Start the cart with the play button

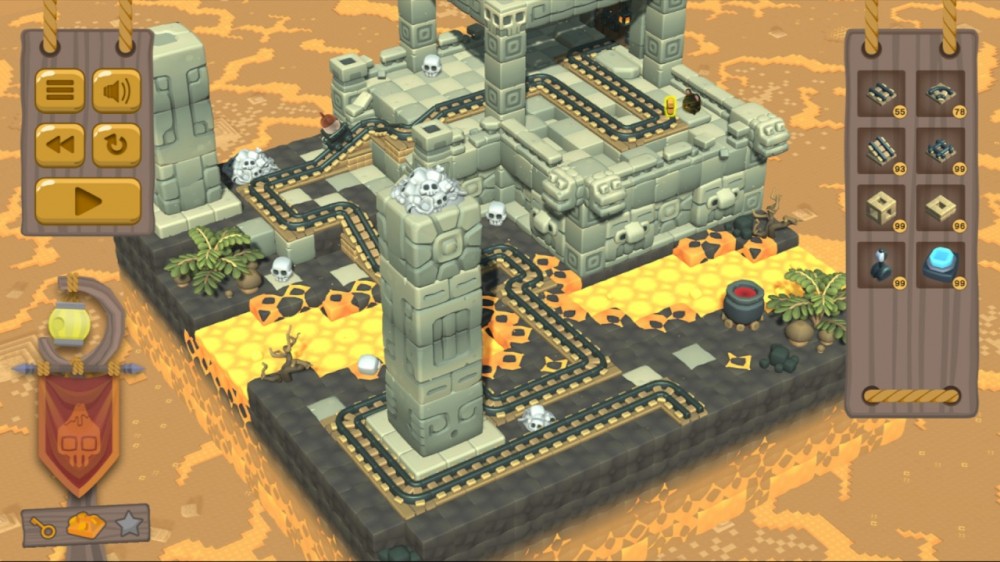pos(88,201)
